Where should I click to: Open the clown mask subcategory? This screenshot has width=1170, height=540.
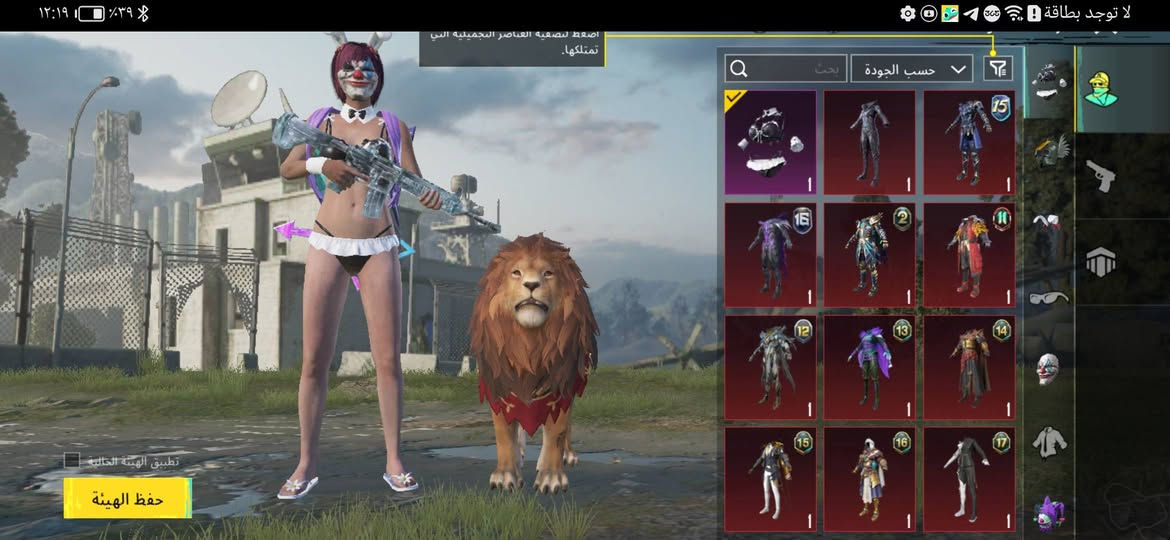pyautogui.click(x=1047, y=367)
